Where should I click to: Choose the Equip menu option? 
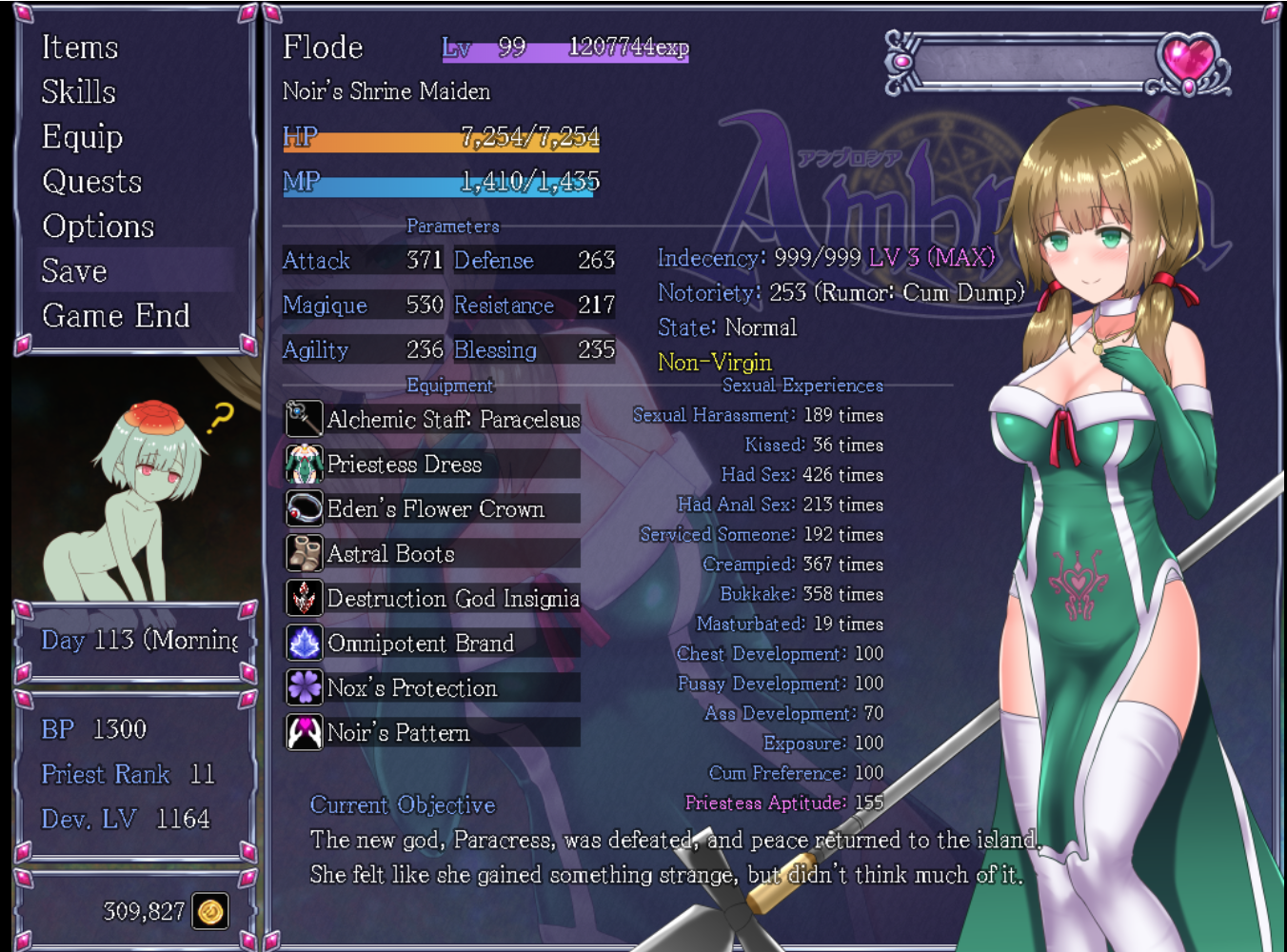click(x=83, y=137)
